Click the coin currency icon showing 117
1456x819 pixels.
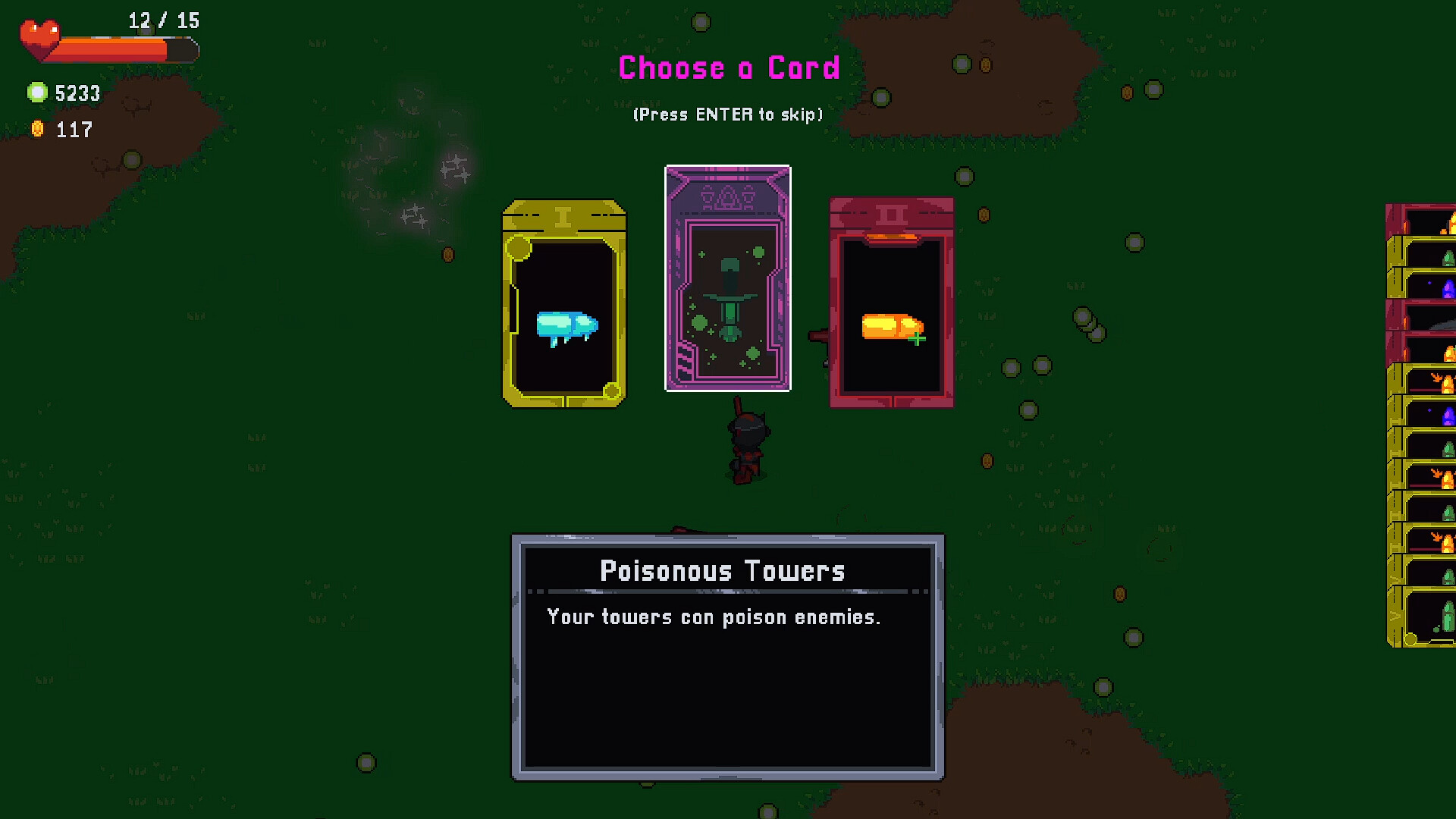pyautogui.click(x=39, y=129)
